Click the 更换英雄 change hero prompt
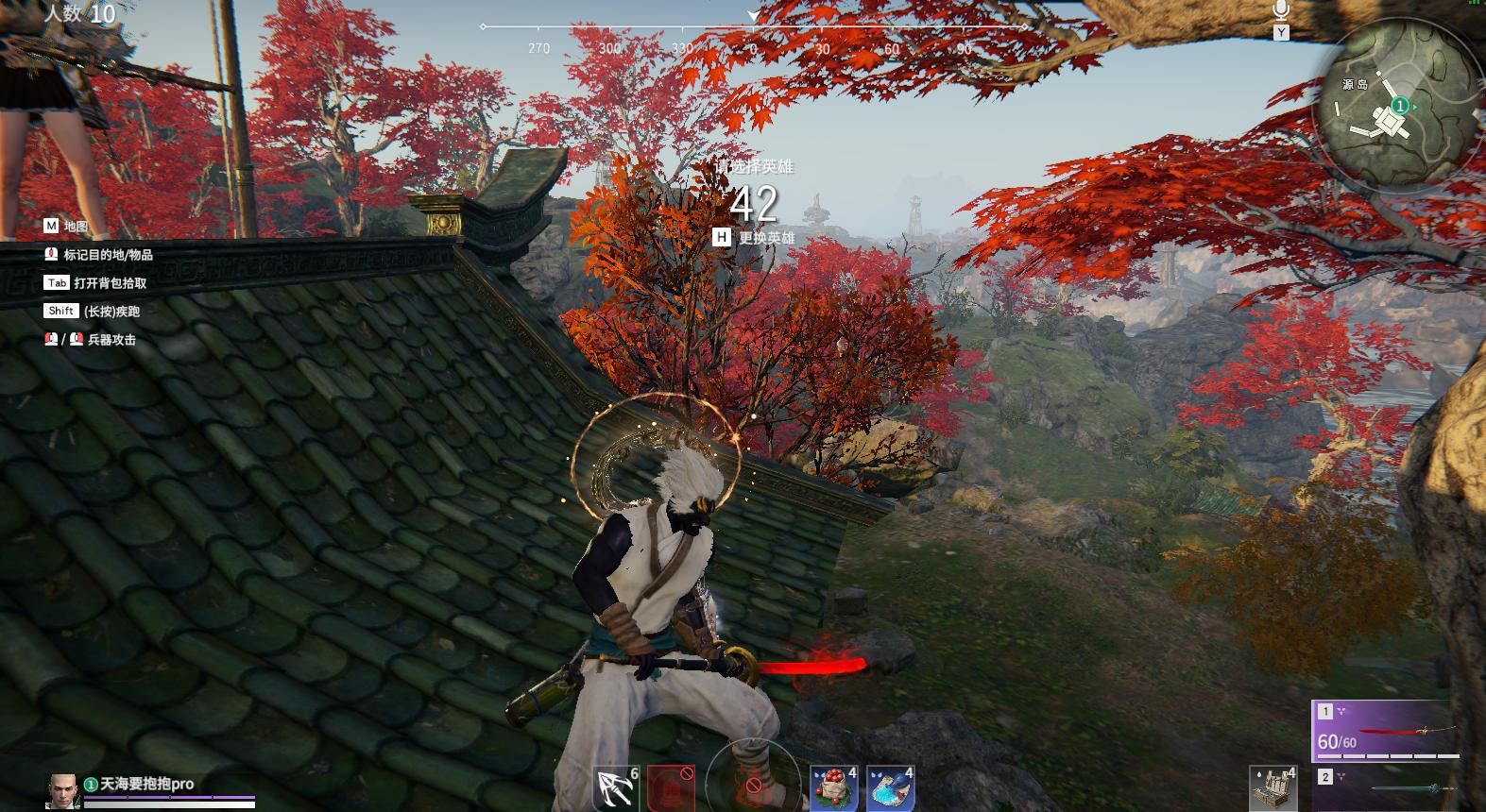Screen dimensions: 1486x812 754,238
